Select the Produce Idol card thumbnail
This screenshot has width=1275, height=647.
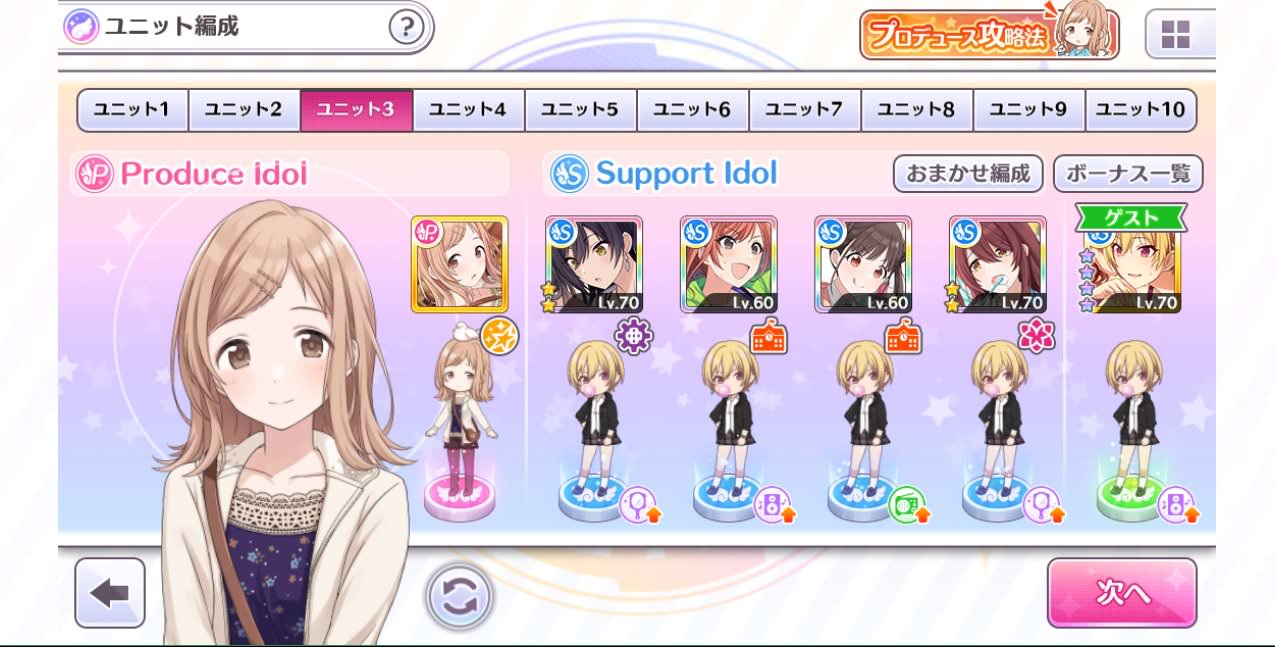click(x=459, y=264)
